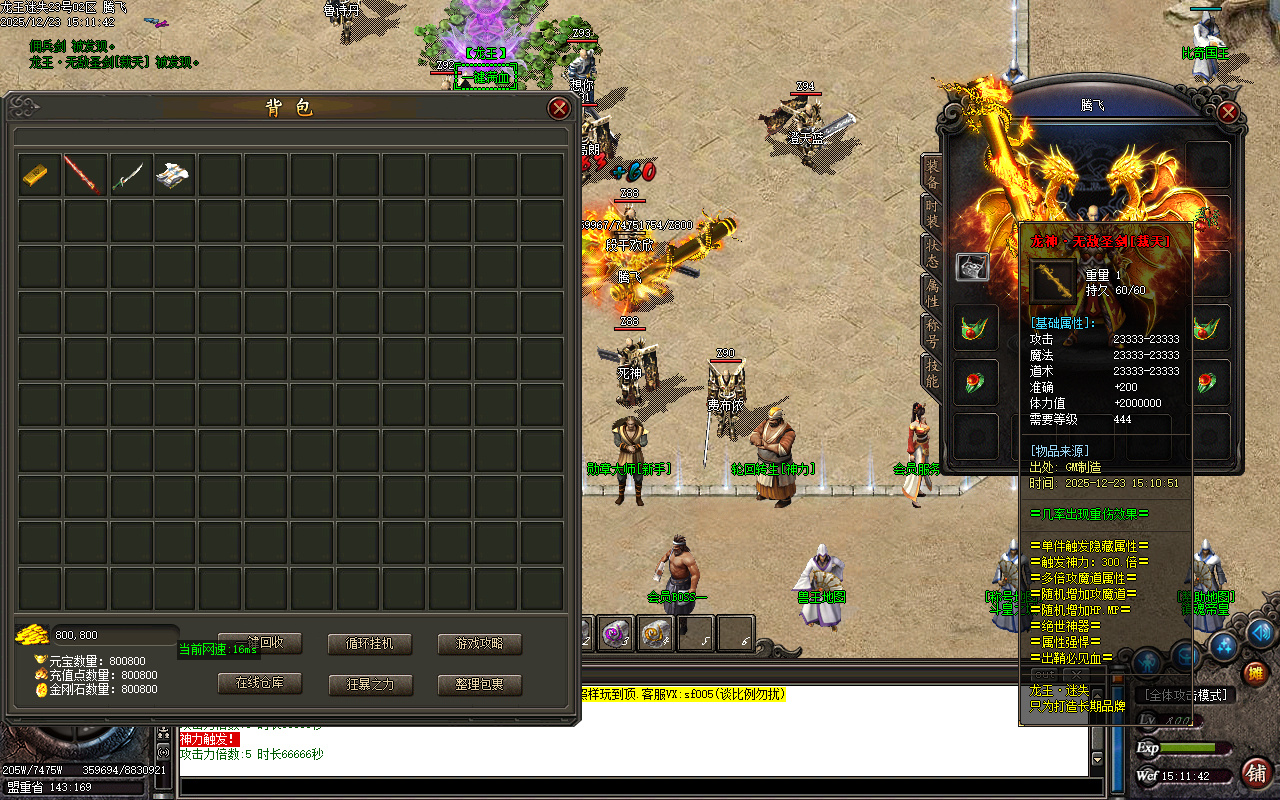Activate the 狂暴之力 berserk power button
Image resolution: width=1280 pixels, height=800 pixels.
370,684
